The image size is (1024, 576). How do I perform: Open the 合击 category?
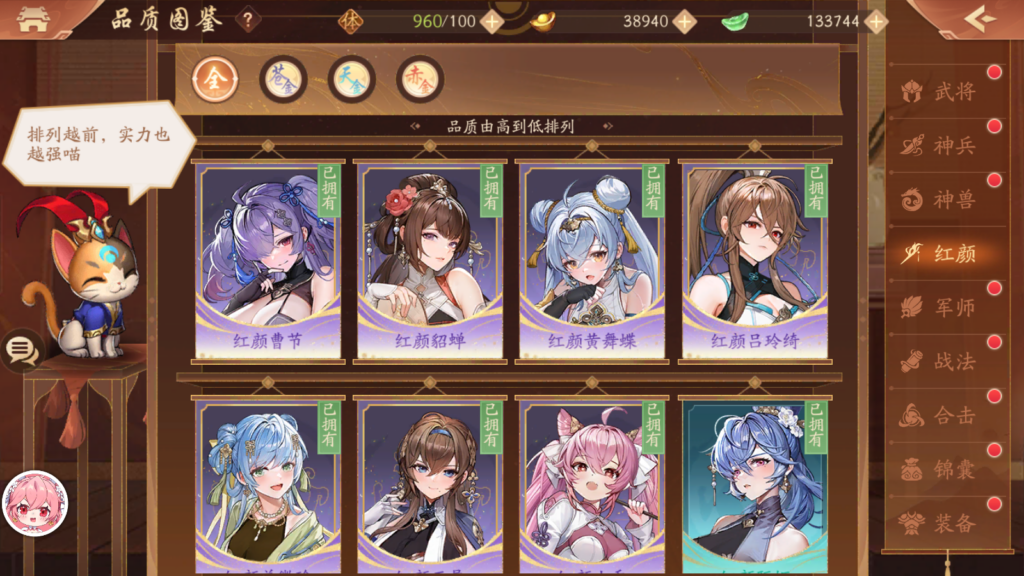click(x=942, y=416)
